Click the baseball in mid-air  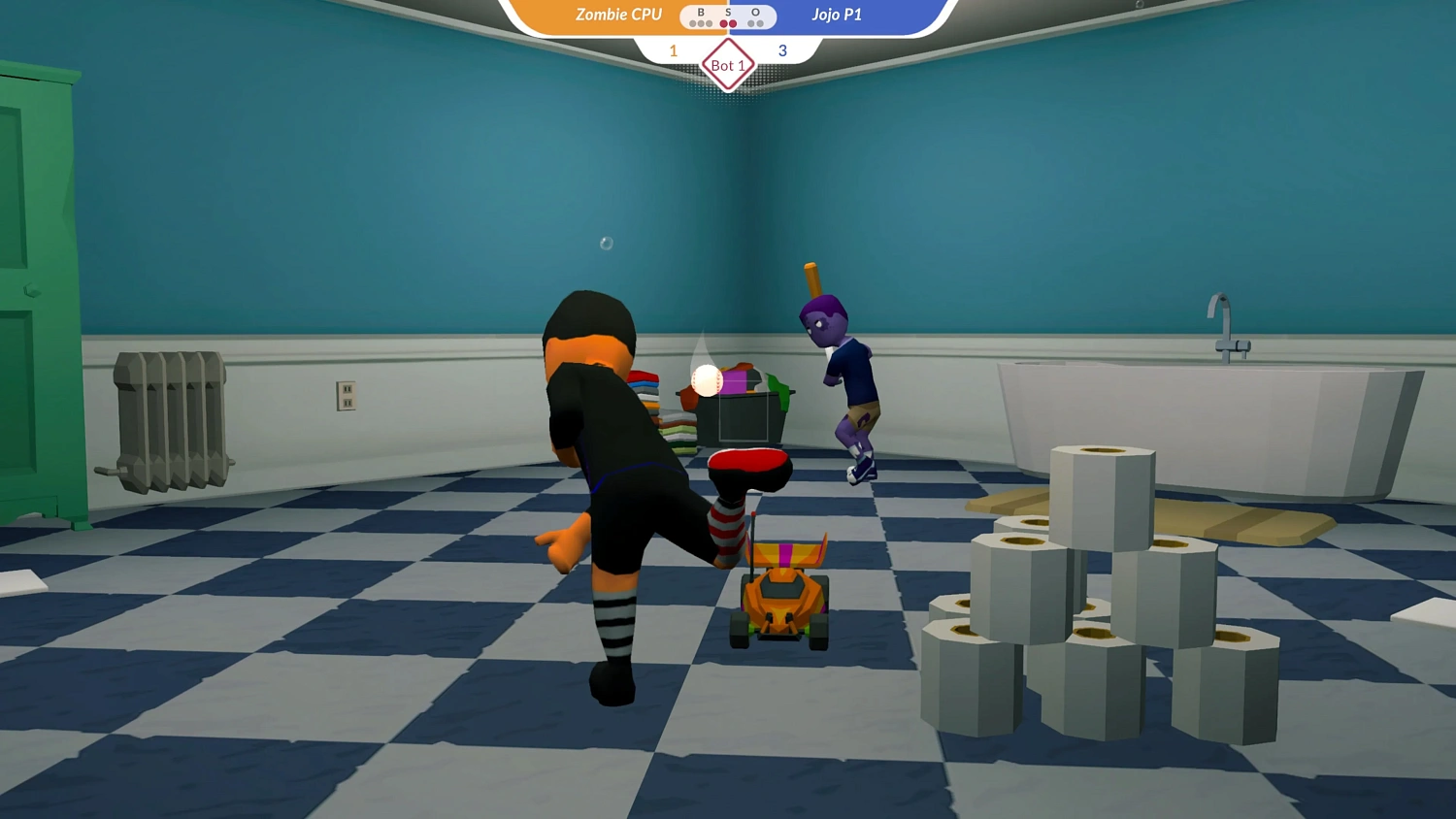[706, 380]
